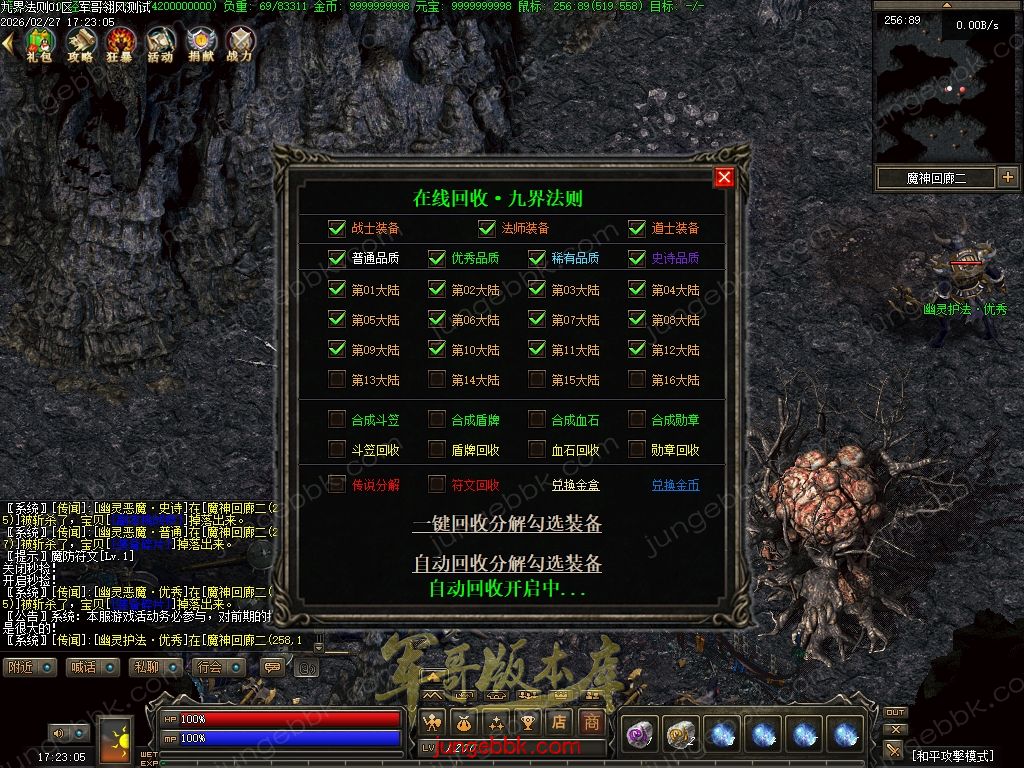The height and width of the screenshot is (768, 1024).
Task: Open the 兑换金币 link
Action: (675, 485)
